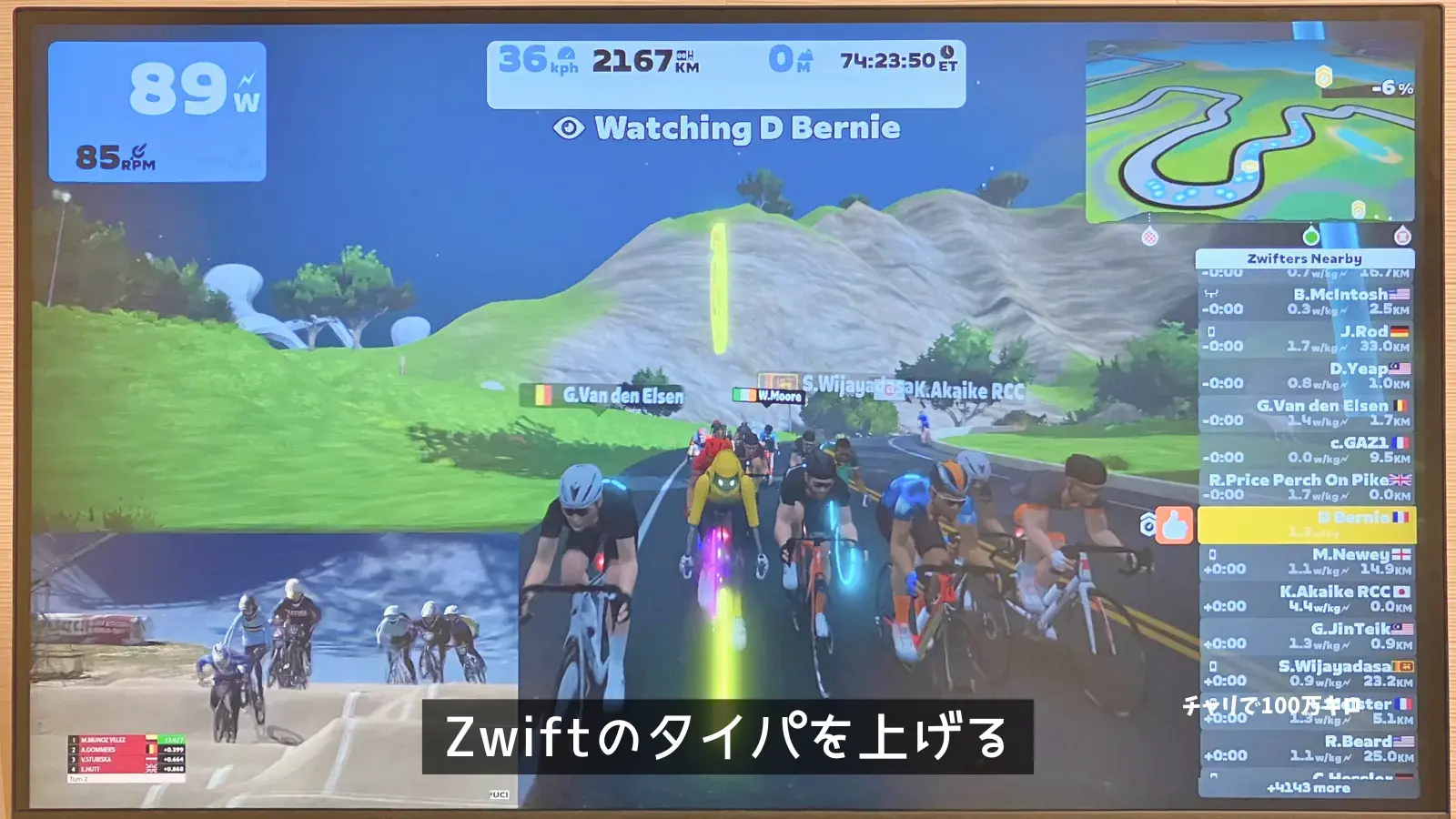Select the clock icon next to elapsed time 74:23:50

pyautogui.click(x=945, y=53)
